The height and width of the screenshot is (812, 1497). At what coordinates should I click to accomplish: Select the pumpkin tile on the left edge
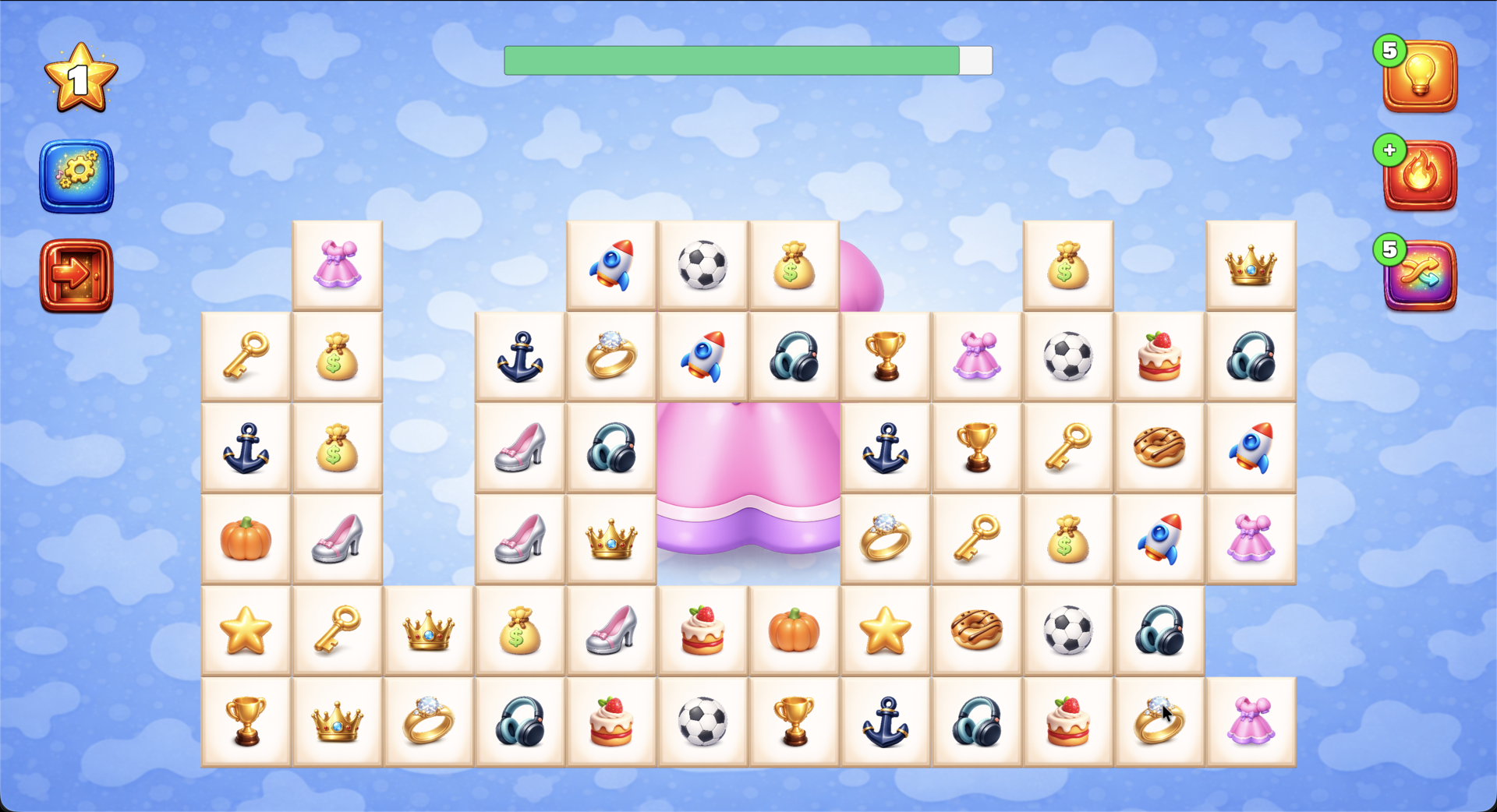click(x=246, y=538)
